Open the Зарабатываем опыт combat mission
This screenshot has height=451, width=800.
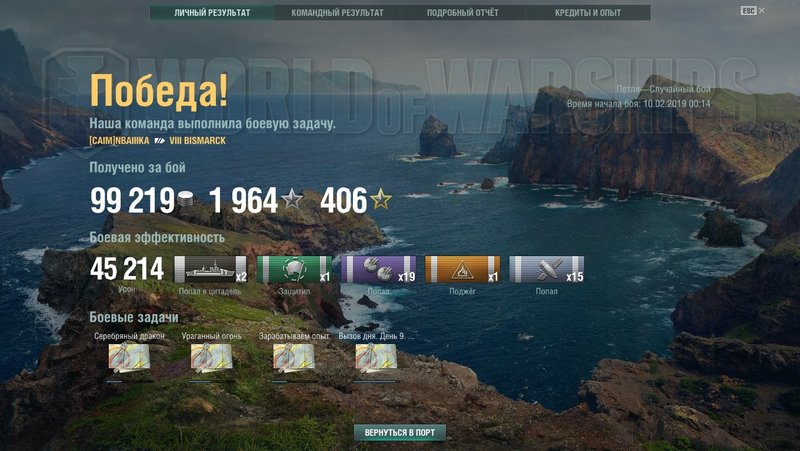[294, 357]
